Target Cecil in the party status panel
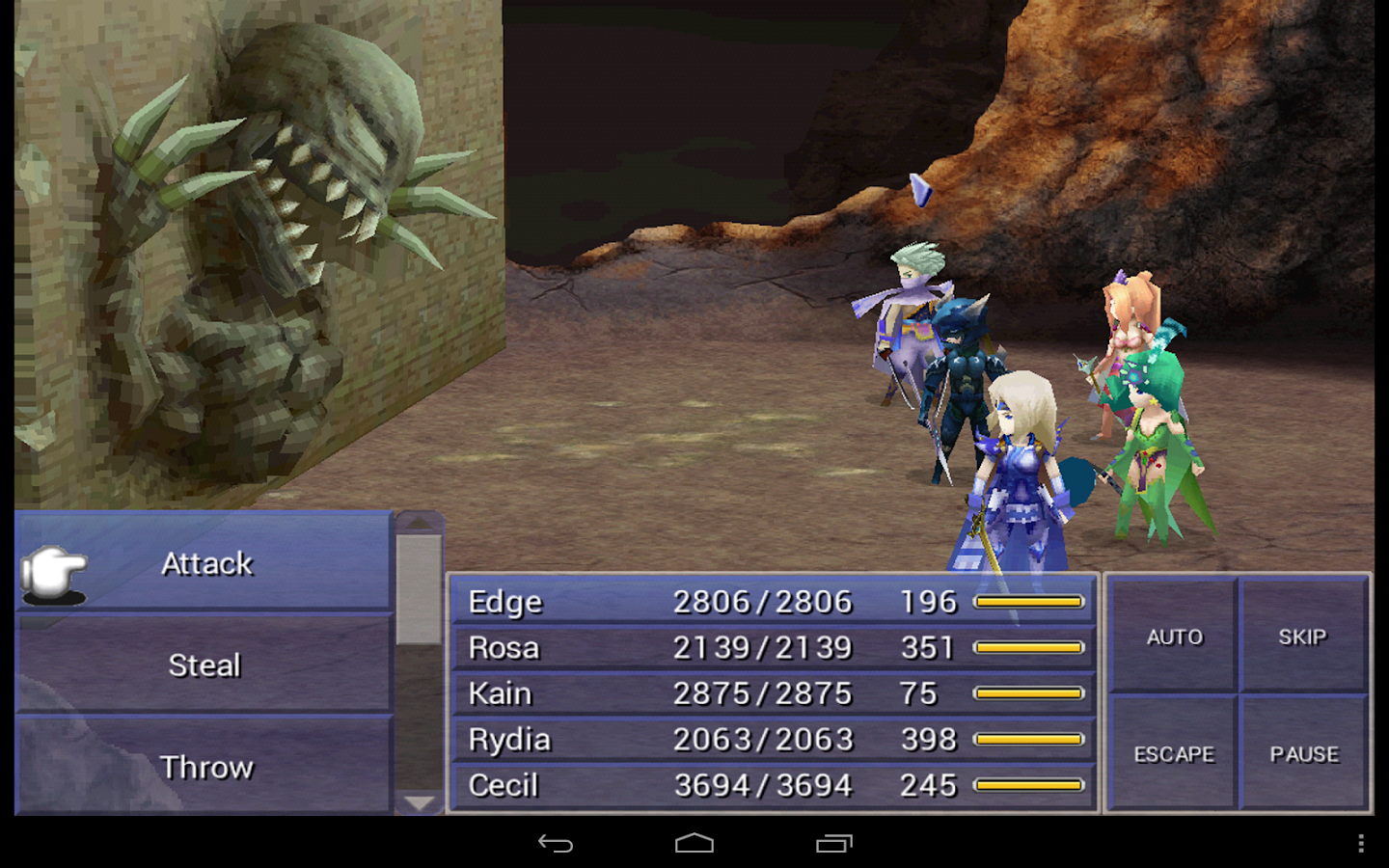This screenshot has height=868, width=1389. coord(675,785)
